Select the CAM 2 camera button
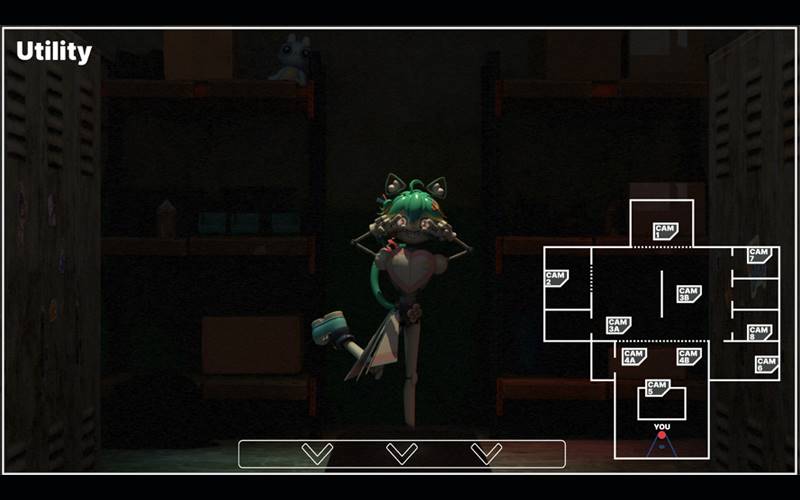800x500 pixels. [556, 278]
